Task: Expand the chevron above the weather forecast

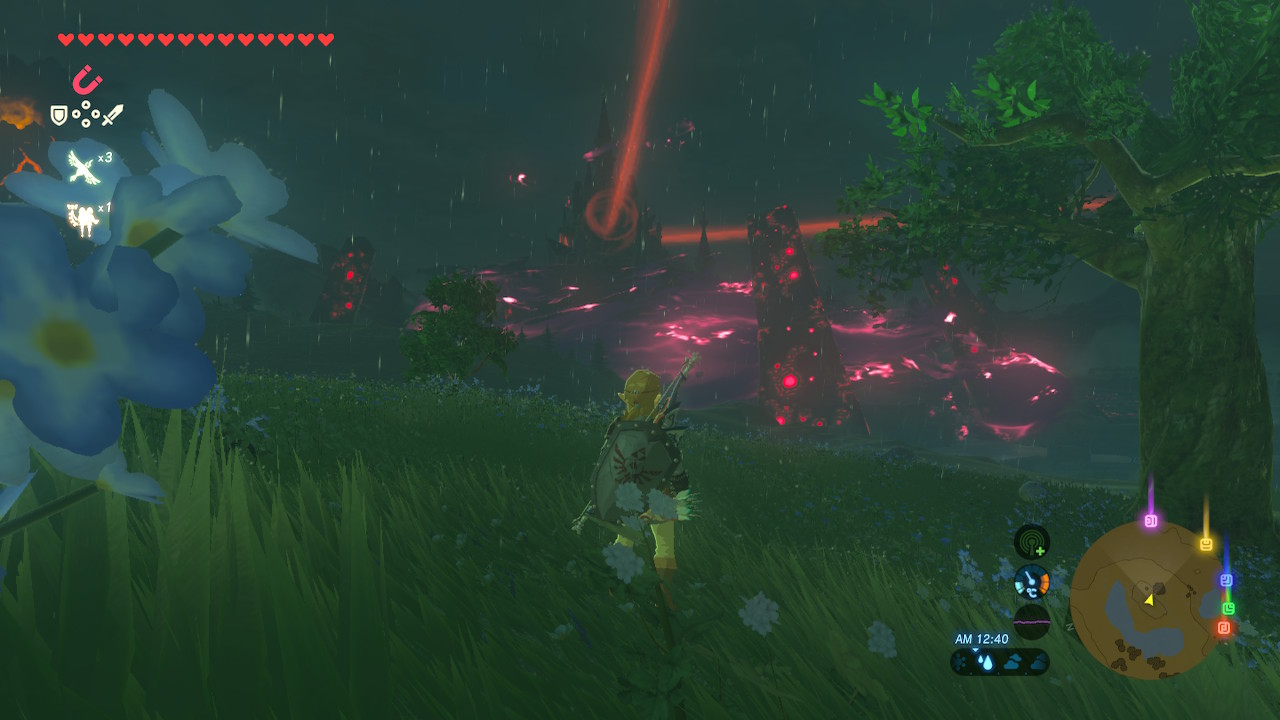Action: click(976, 649)
